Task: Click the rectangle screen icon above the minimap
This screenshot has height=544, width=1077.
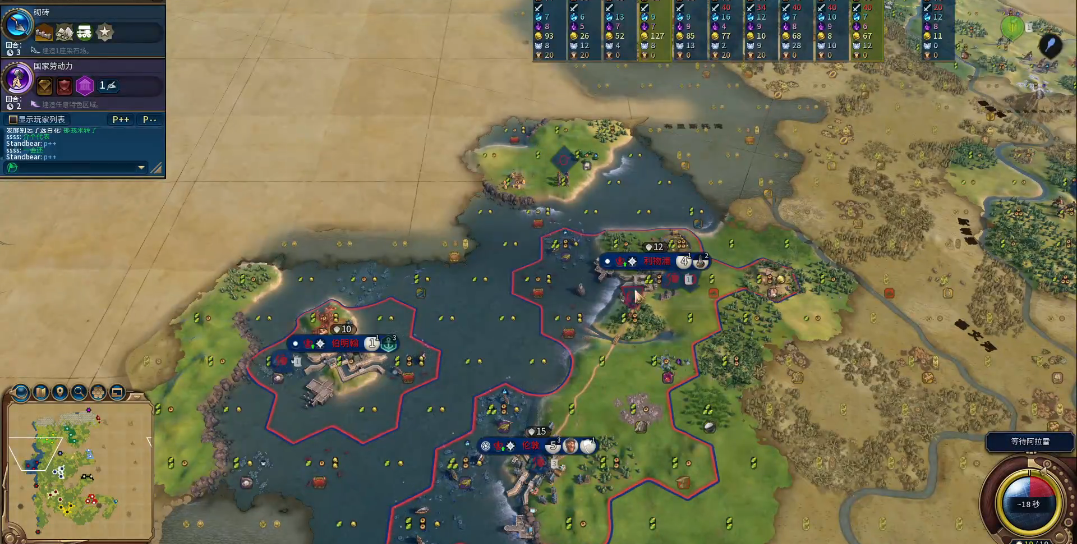Action: (117, 392)
